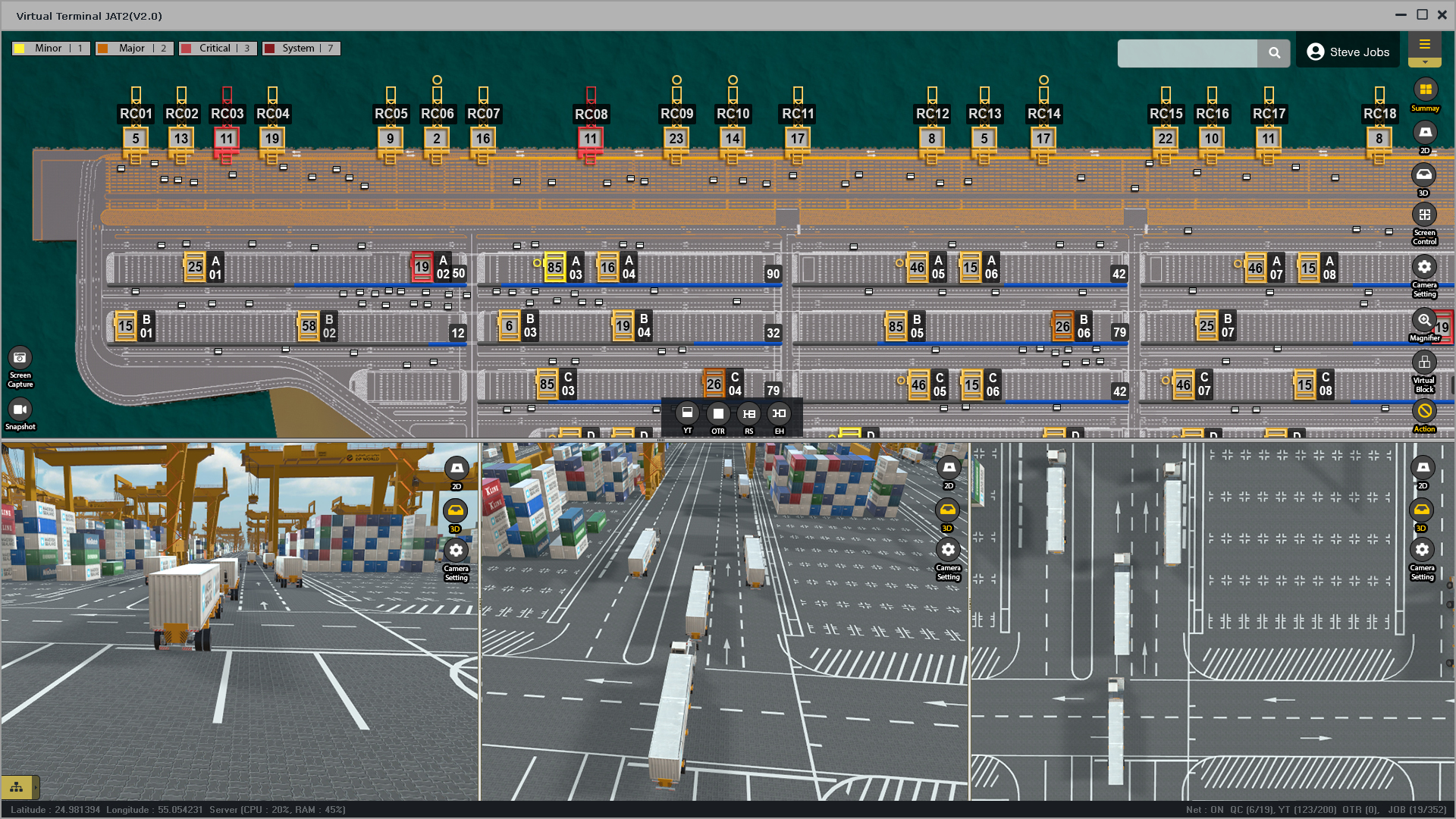Toggle the Critical alarm filter
This screenshot has width=1456, height=819.
click(217, 49)
